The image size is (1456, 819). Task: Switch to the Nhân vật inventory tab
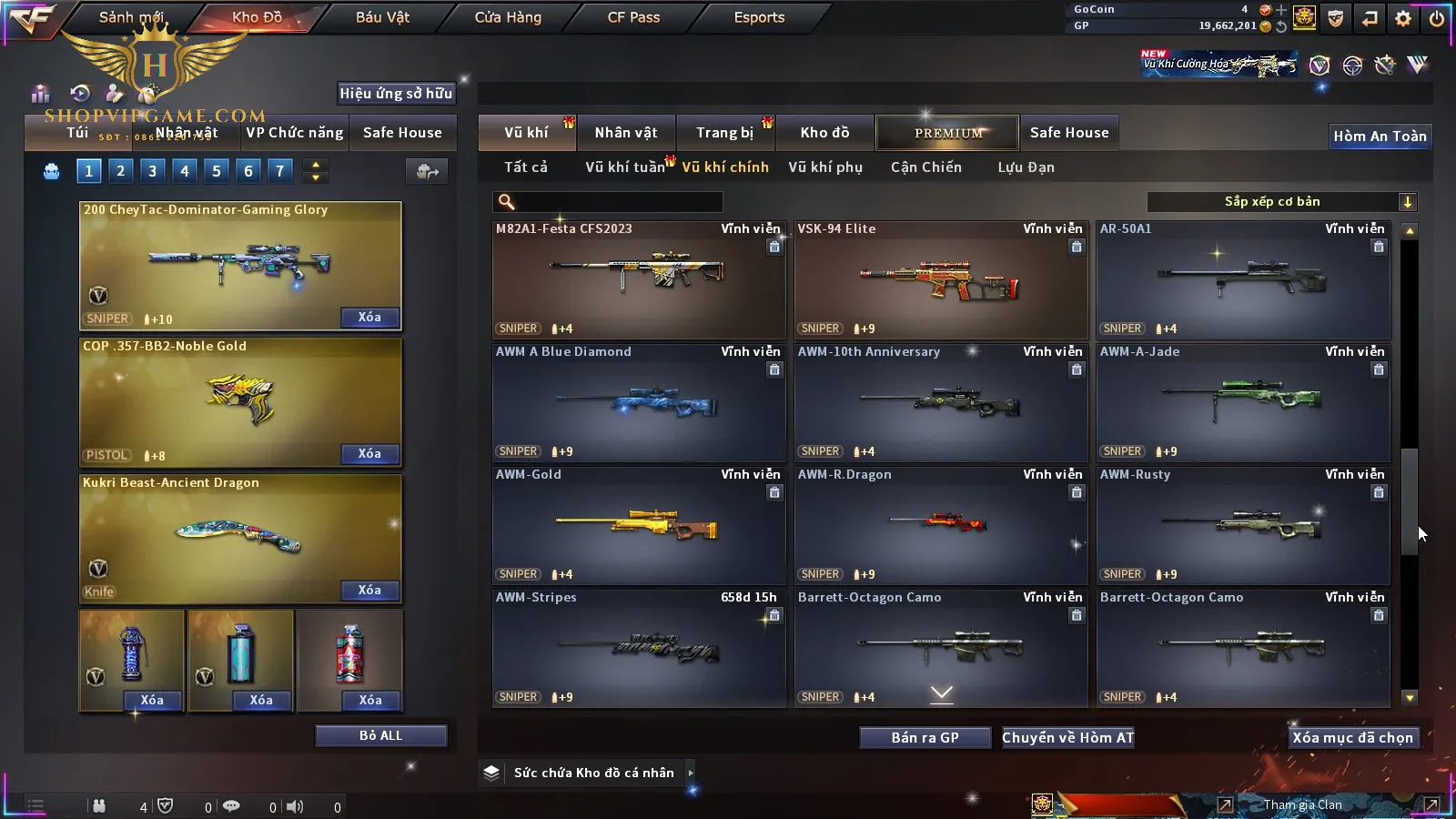click(x=625, y=133)
